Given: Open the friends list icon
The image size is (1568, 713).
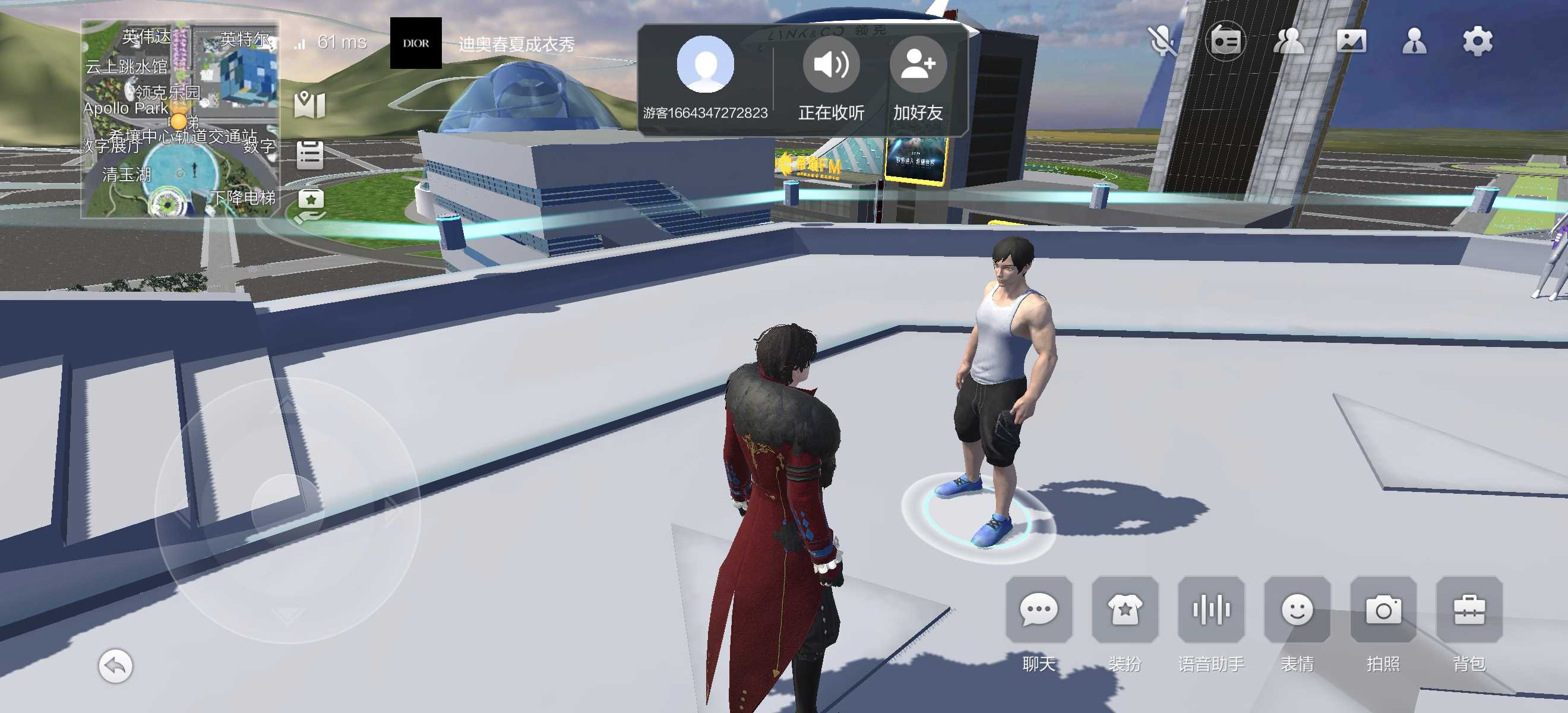Looking at the screenshot, I should 1289,42.
